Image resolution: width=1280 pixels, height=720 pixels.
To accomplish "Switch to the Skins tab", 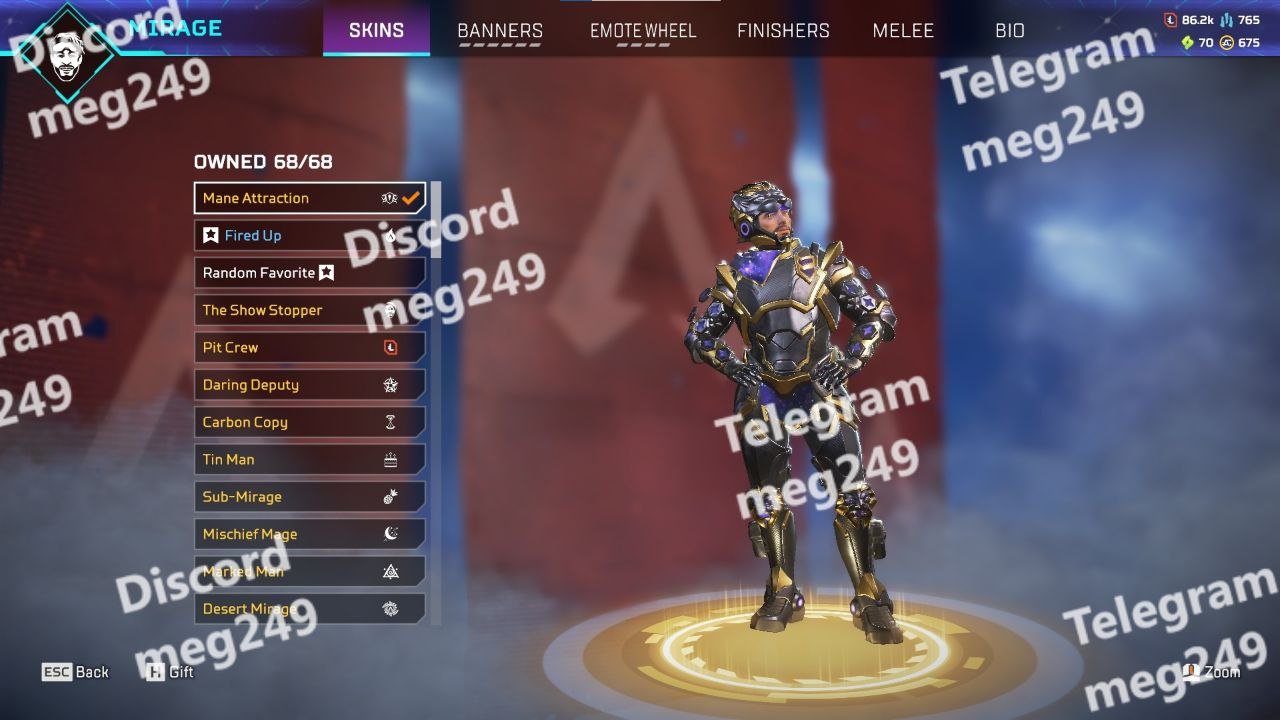I will click(x=376, y=30).
